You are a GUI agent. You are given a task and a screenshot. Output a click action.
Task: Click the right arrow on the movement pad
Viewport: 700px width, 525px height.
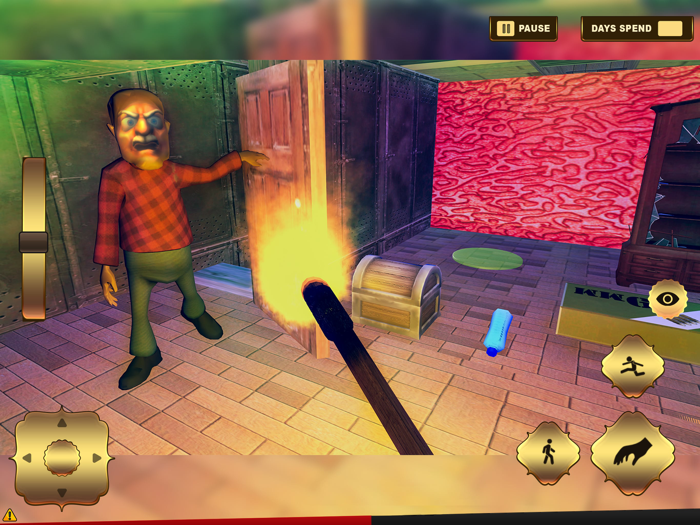(x=96, y=458)
